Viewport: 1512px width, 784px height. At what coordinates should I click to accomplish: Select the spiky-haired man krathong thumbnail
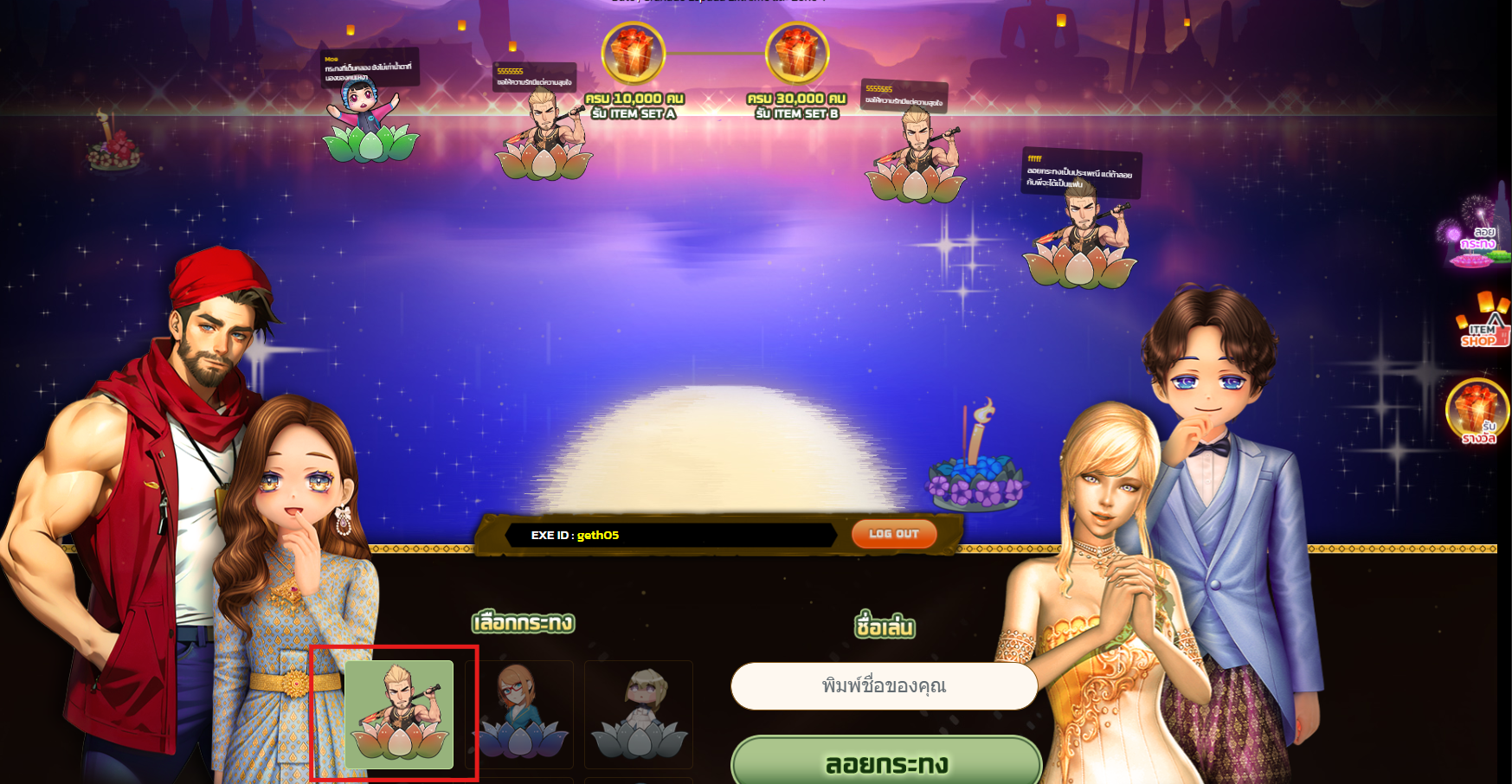coord(399,715)
